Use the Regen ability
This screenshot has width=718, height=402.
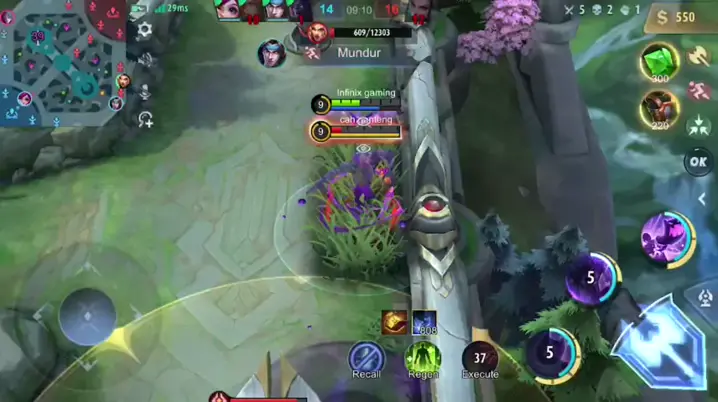click(x=423, y=356)
